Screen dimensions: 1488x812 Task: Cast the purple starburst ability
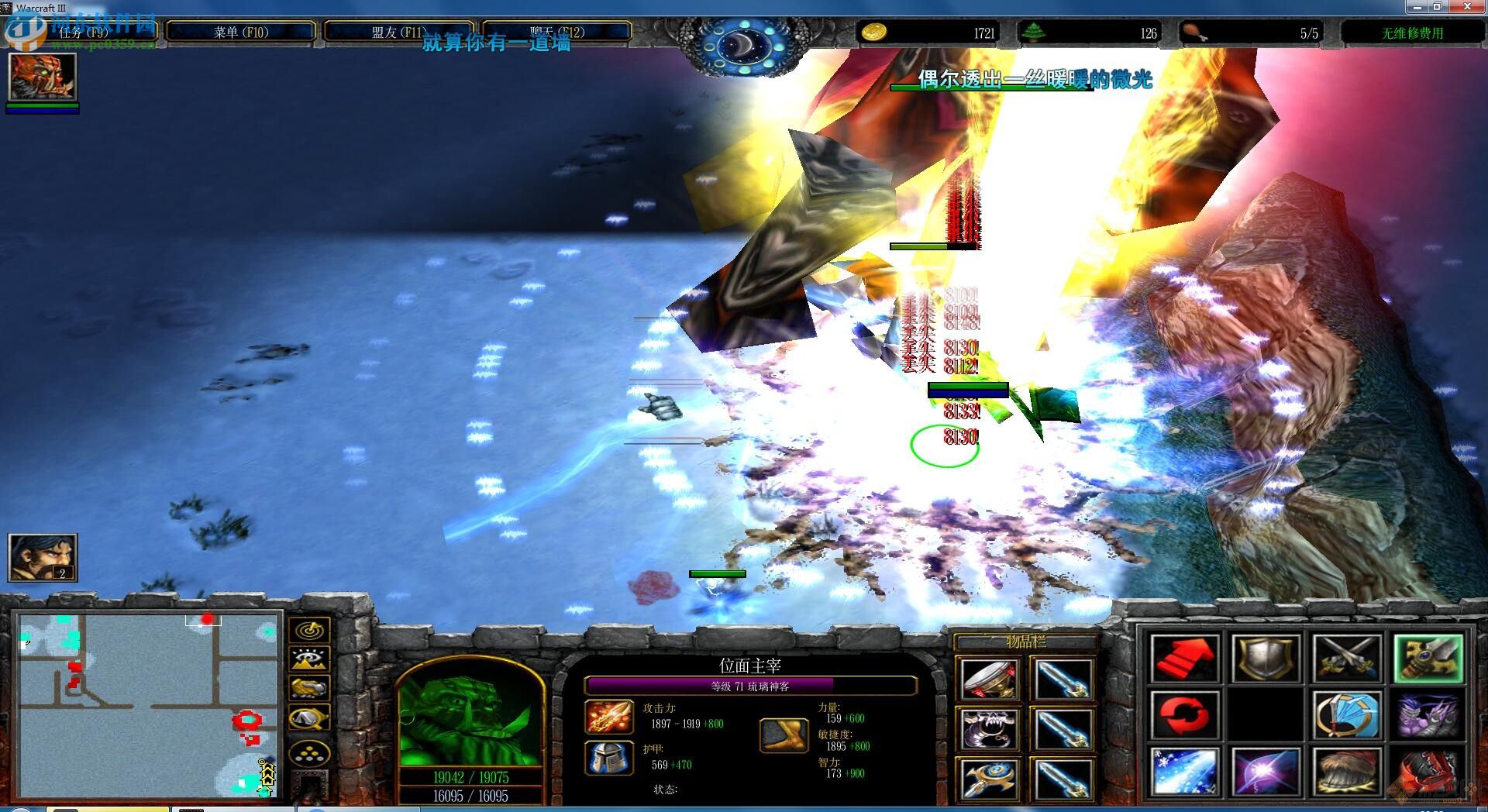coord(1266,772)
